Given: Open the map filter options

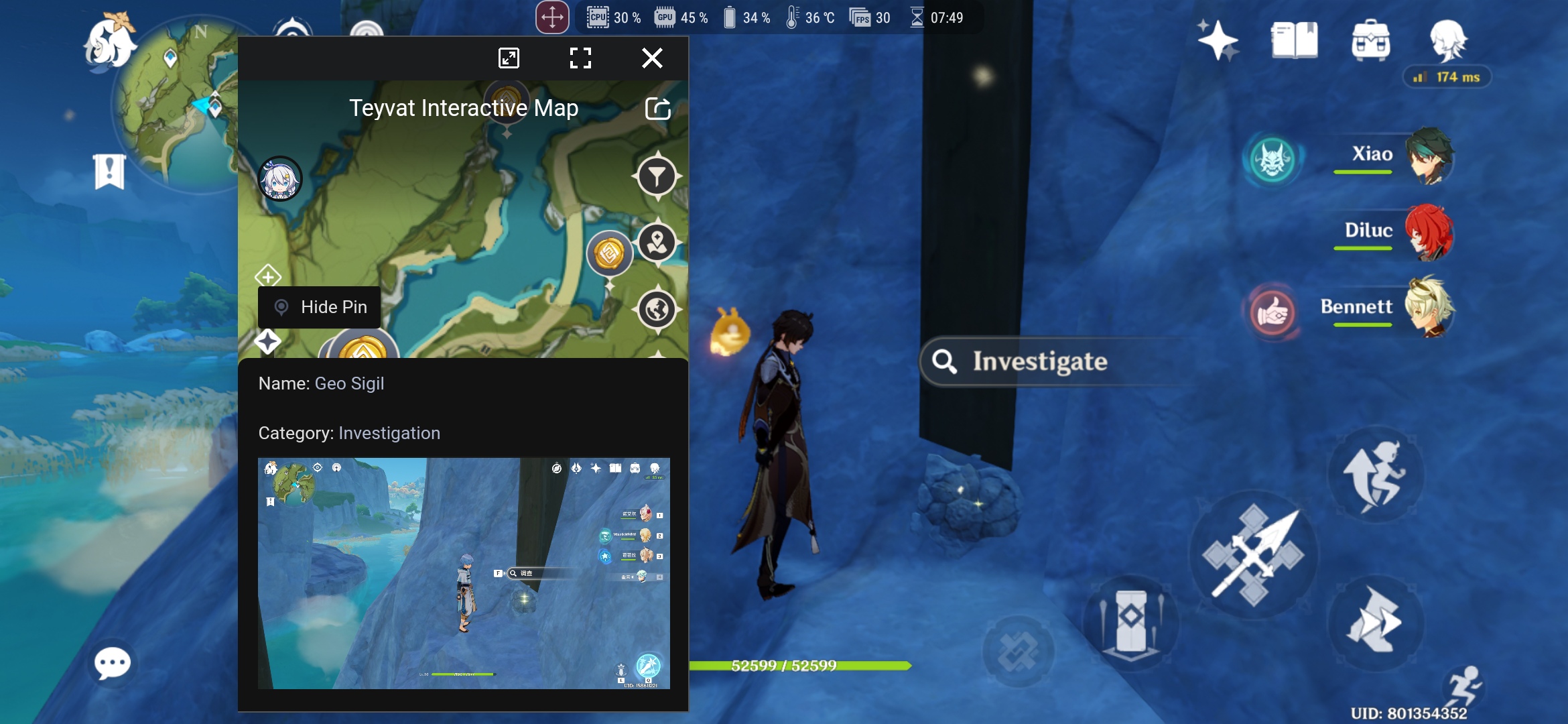Looking at the screenshot, I should 657,176.
